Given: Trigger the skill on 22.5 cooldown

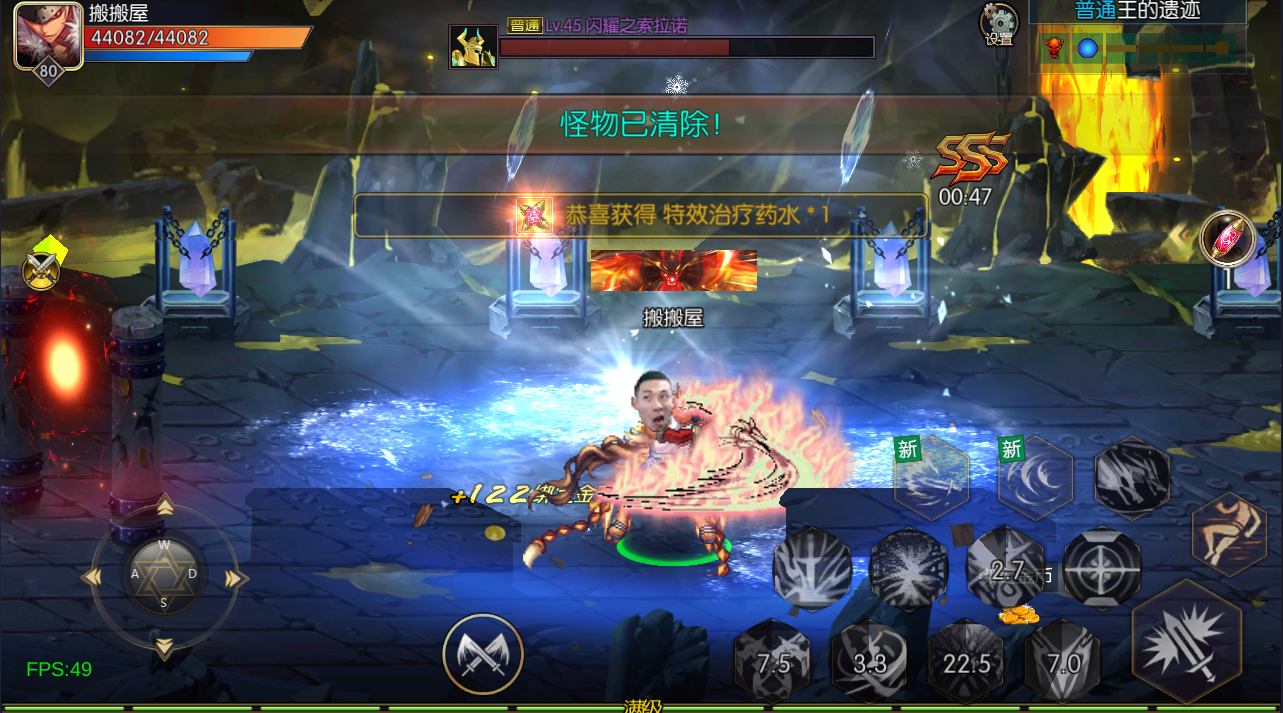Looking at the screenshot, I should coord(967,663).
